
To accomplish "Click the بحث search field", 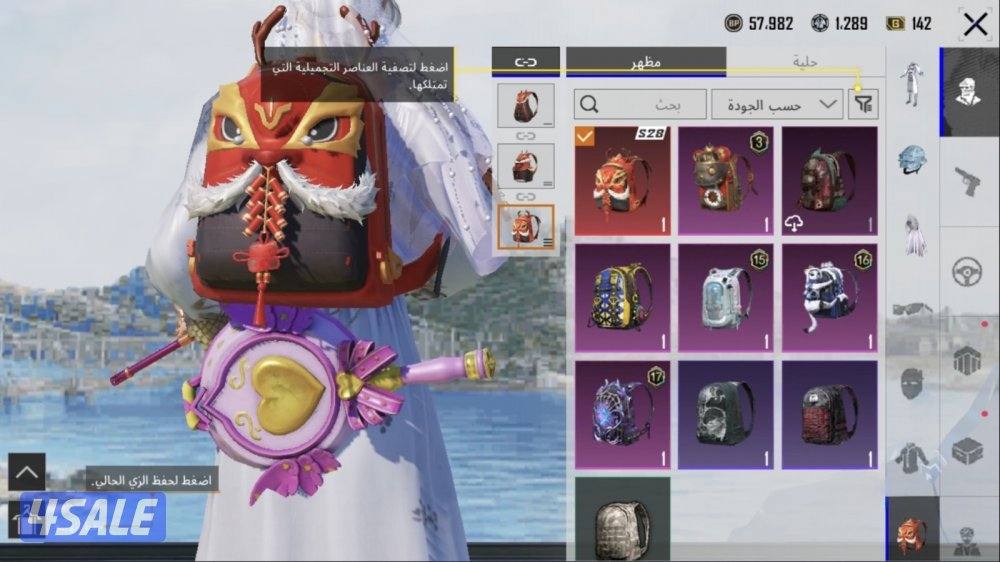I will click(641, 104).
